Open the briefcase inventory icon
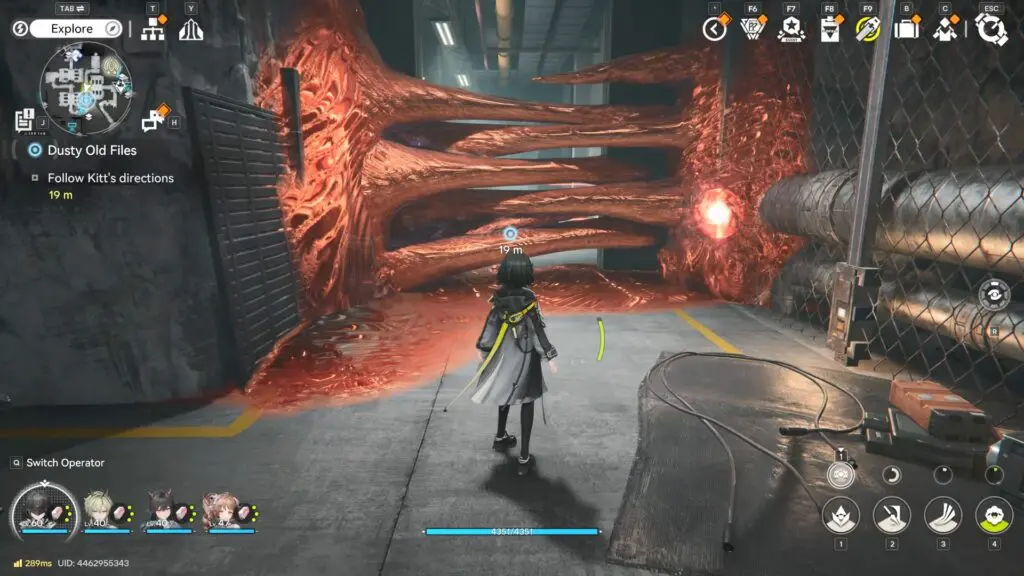Image resolution: width=1024 pixels, height=576 pixels. [x=907, y=29]
